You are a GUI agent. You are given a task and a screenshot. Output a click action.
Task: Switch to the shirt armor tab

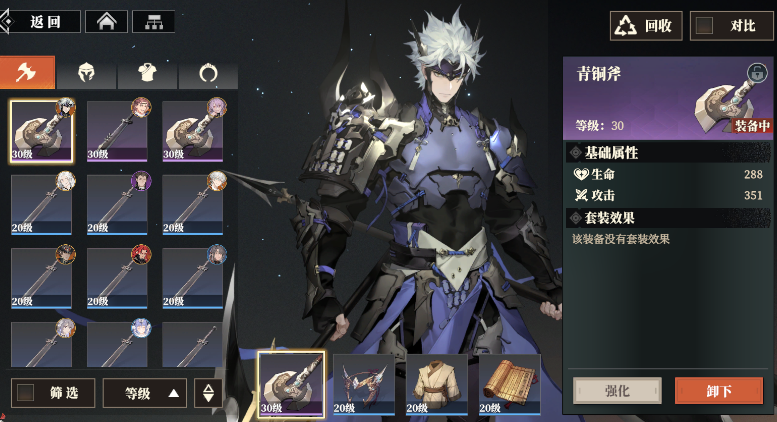148,73
